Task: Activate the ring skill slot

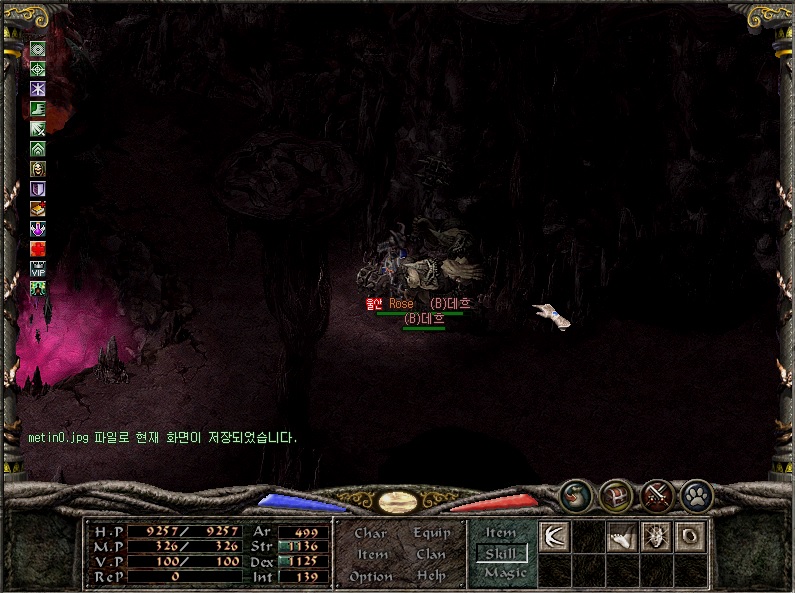Action: tap(689, 536)
